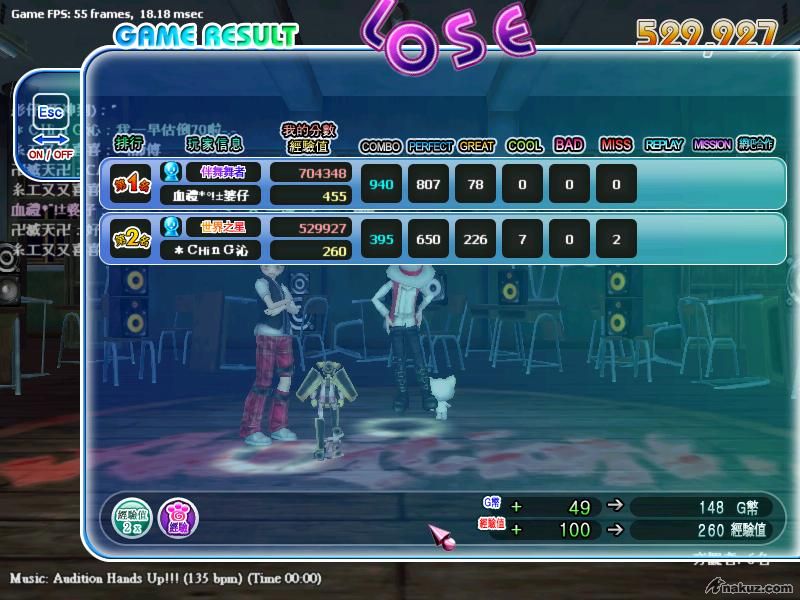Open second-place player's webcam profile icon
Screen dimensions: 800x600
coord(171,227)
